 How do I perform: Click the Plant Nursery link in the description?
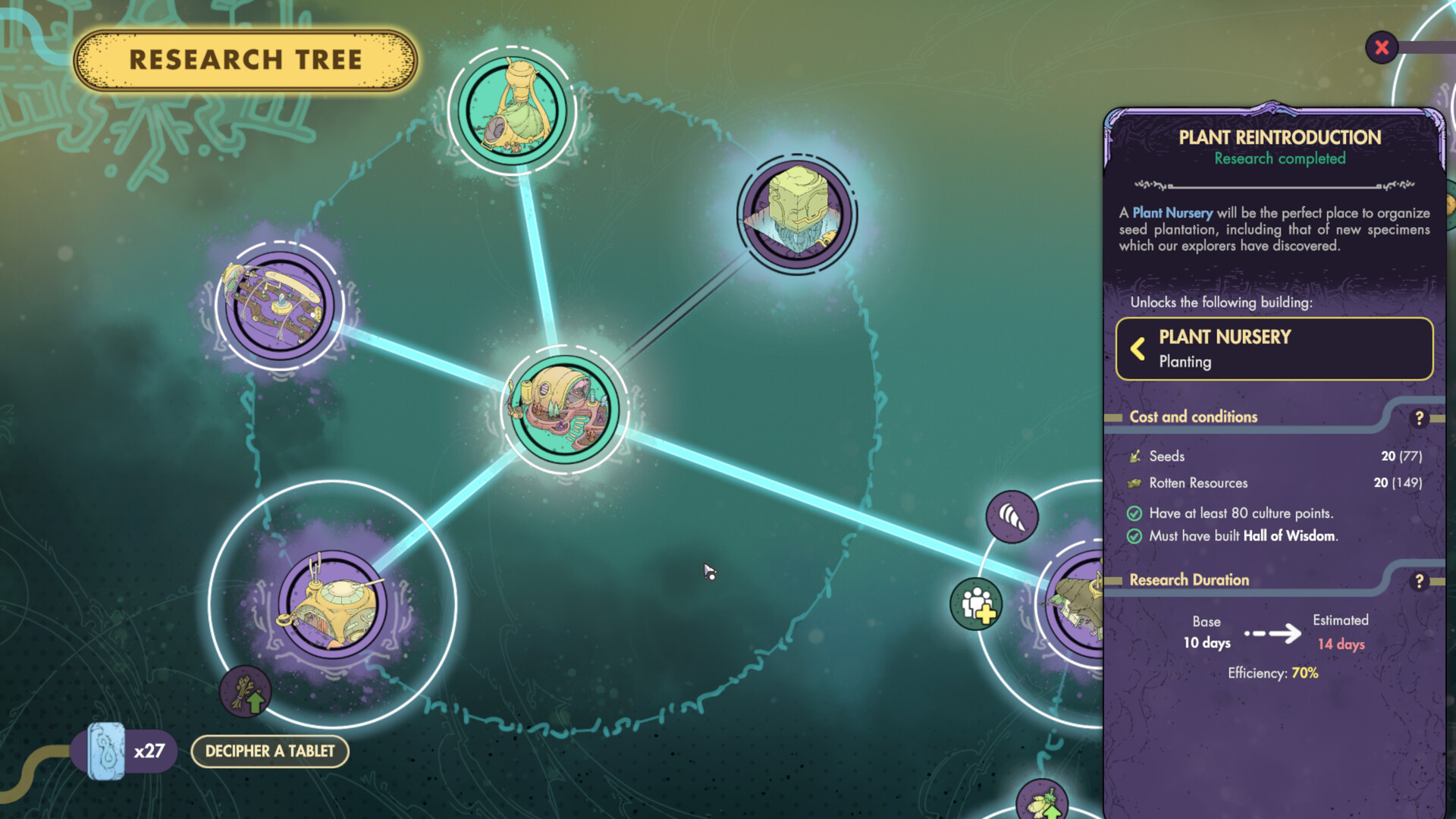[x=1174, y=213]
